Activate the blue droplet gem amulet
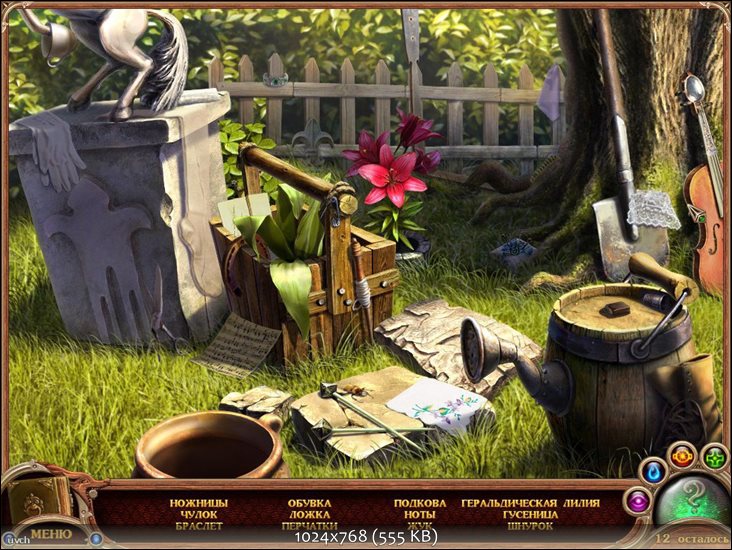Screen dimensions: 732x550 point(654,468)
